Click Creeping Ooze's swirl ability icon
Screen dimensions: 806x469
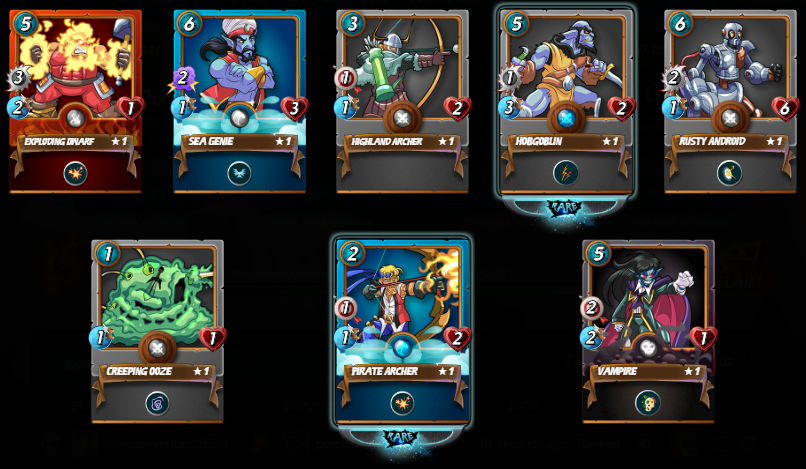tap(157, 403)
